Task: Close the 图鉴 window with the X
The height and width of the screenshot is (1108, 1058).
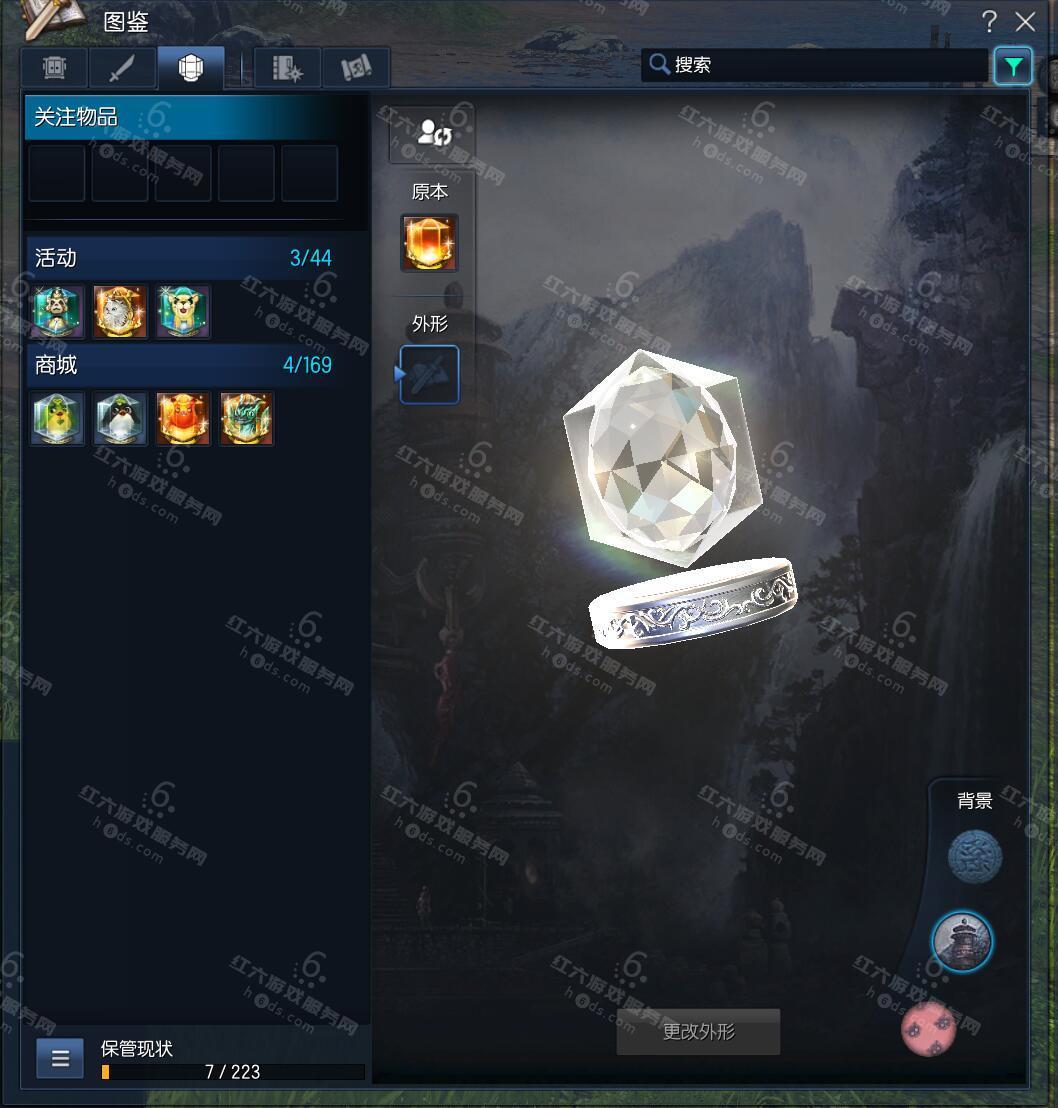Action: (x=1025, y=22)
